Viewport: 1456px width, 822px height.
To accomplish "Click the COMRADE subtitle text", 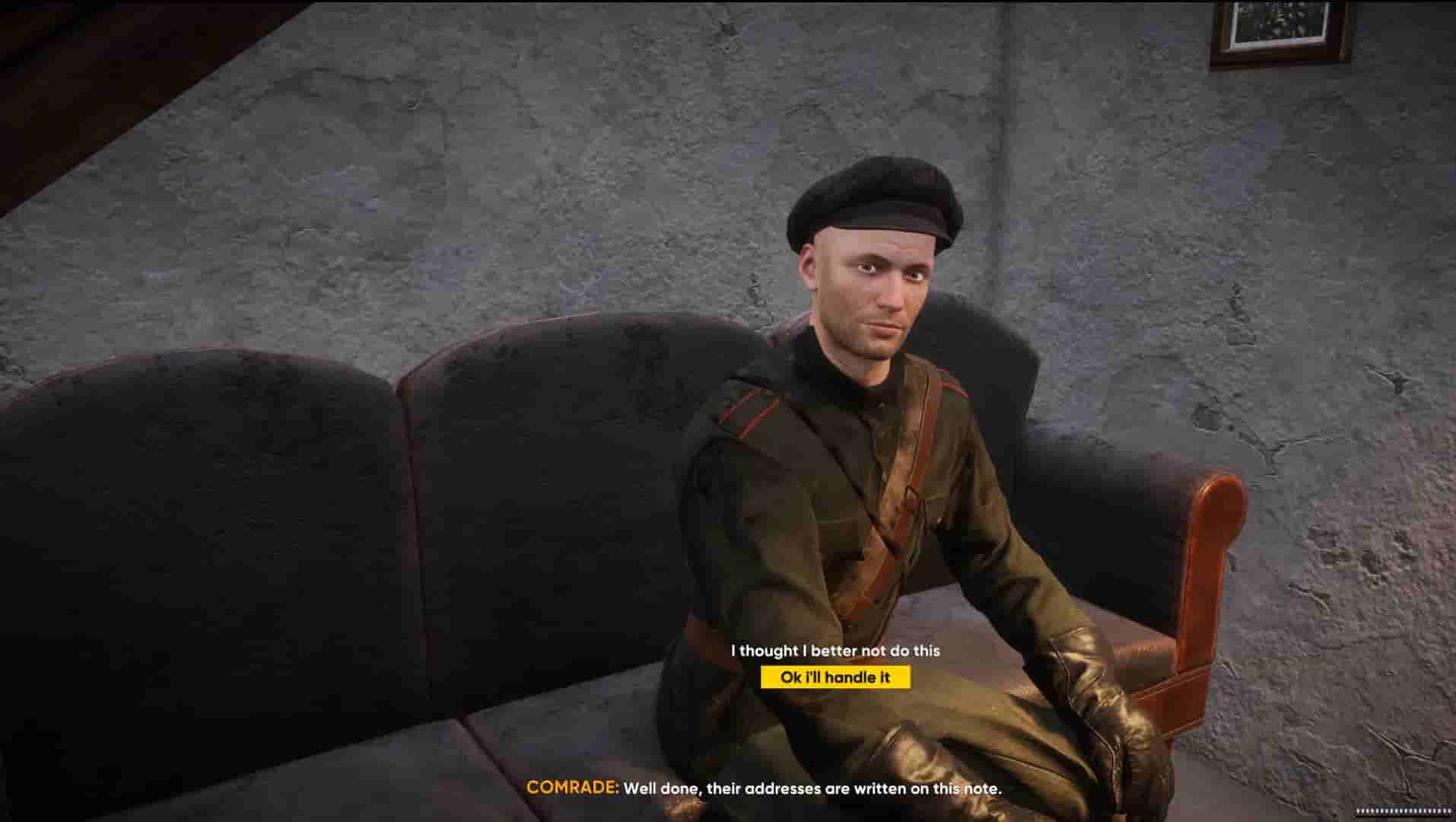I will point(765,789).
